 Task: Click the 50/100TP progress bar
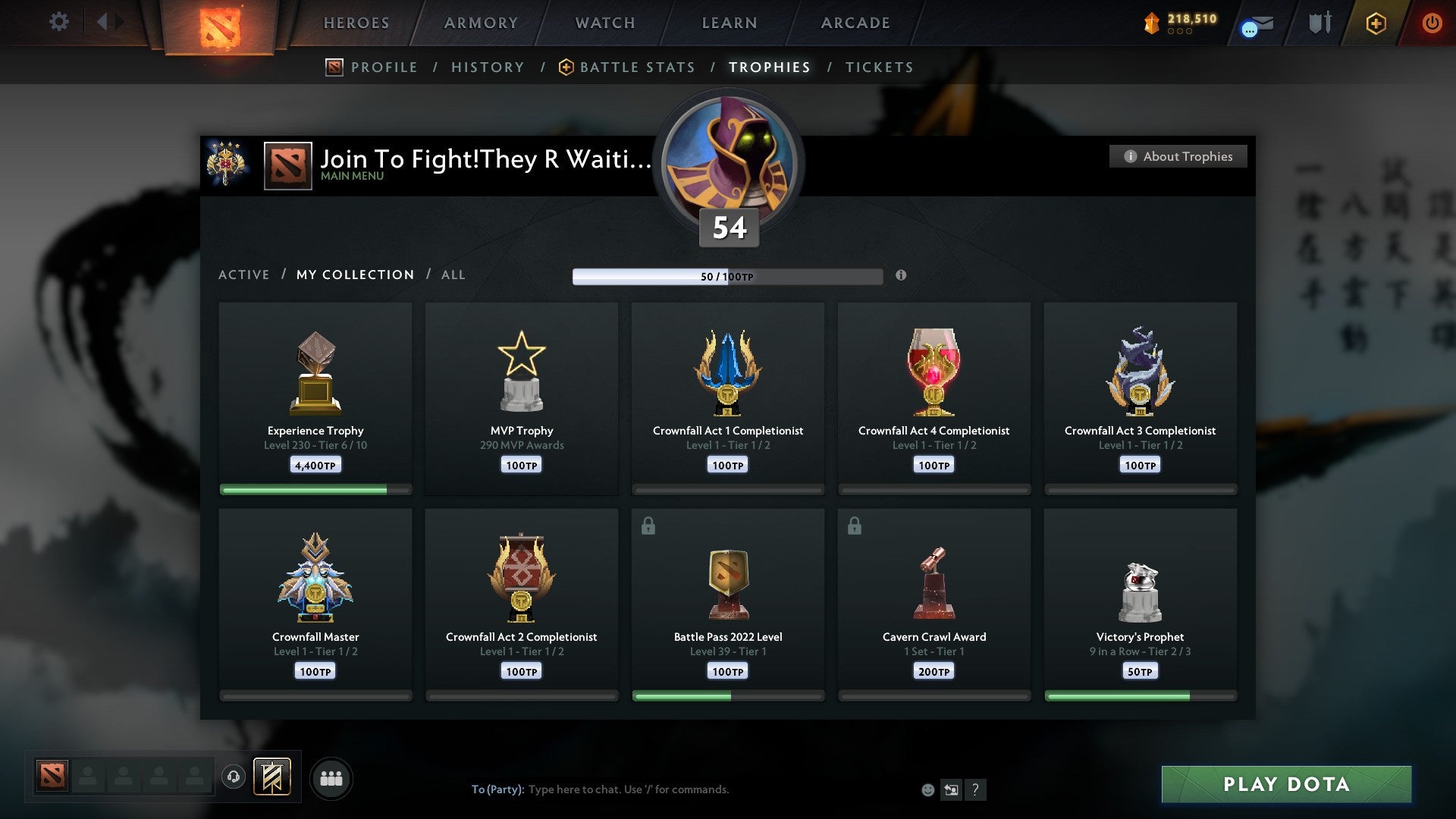tap(728, 276)
